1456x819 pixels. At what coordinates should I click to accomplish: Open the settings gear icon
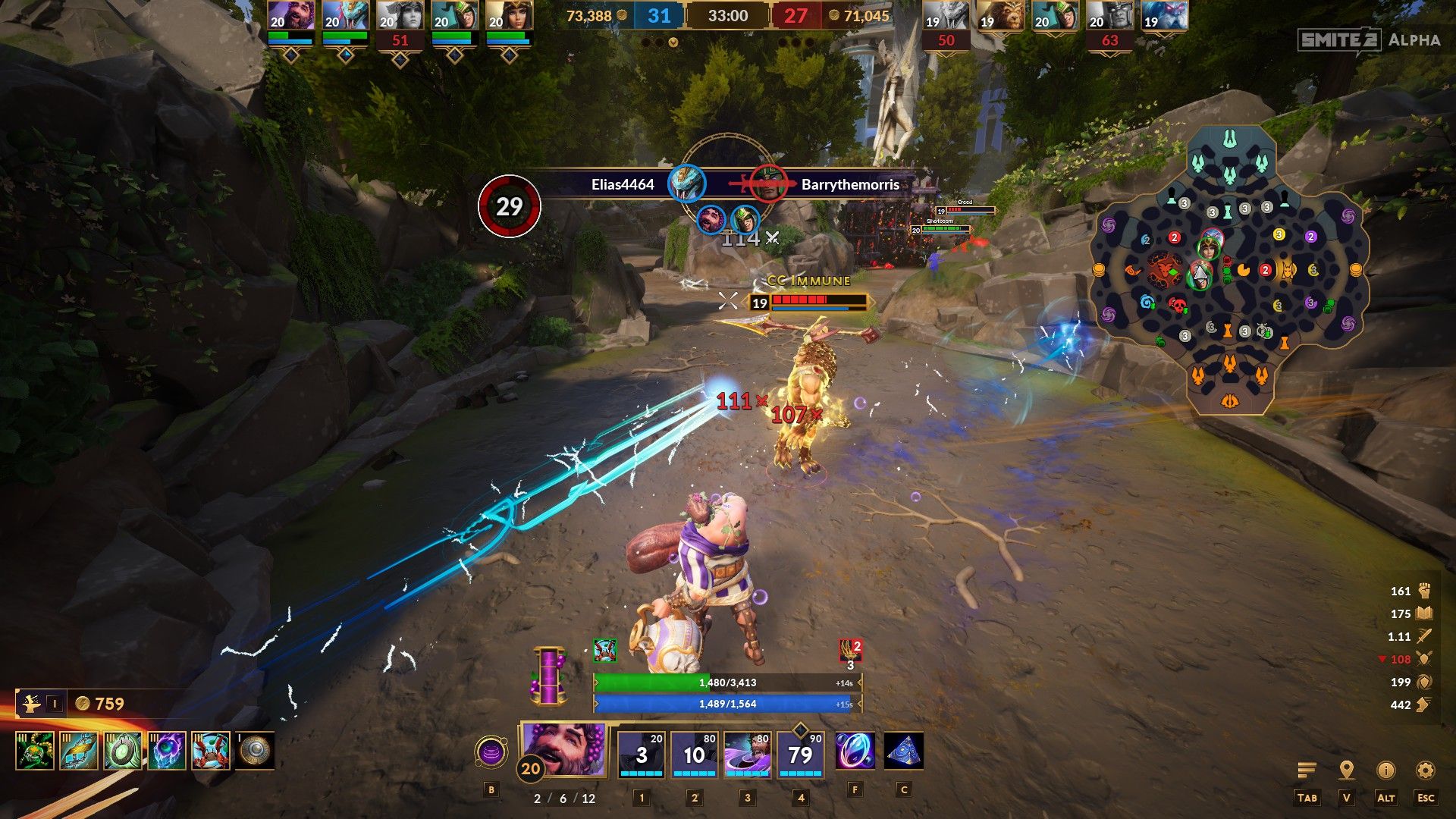(1426, 770)
